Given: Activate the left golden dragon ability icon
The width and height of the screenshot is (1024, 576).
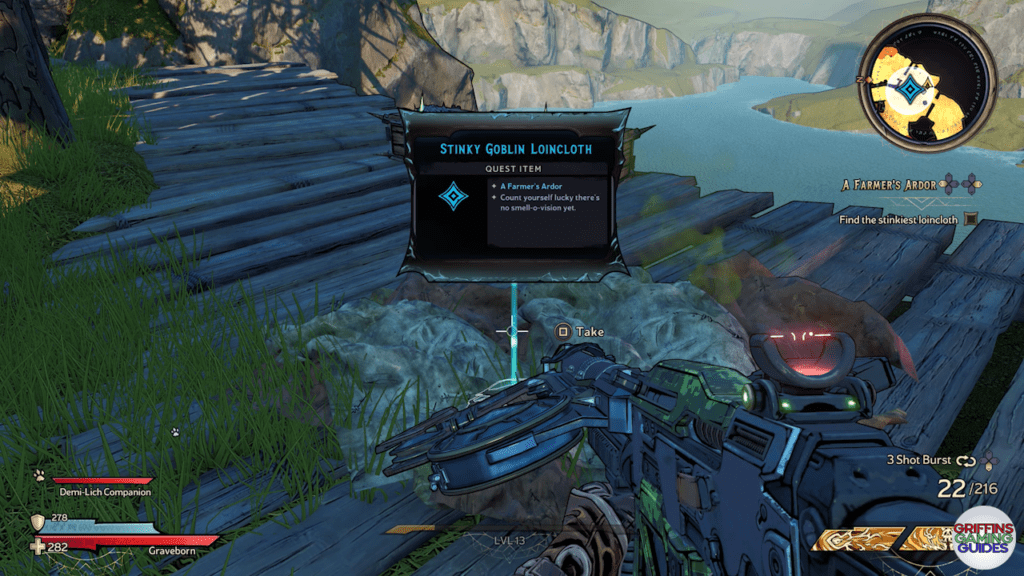Looking at the screenshot, I should 851,540.
